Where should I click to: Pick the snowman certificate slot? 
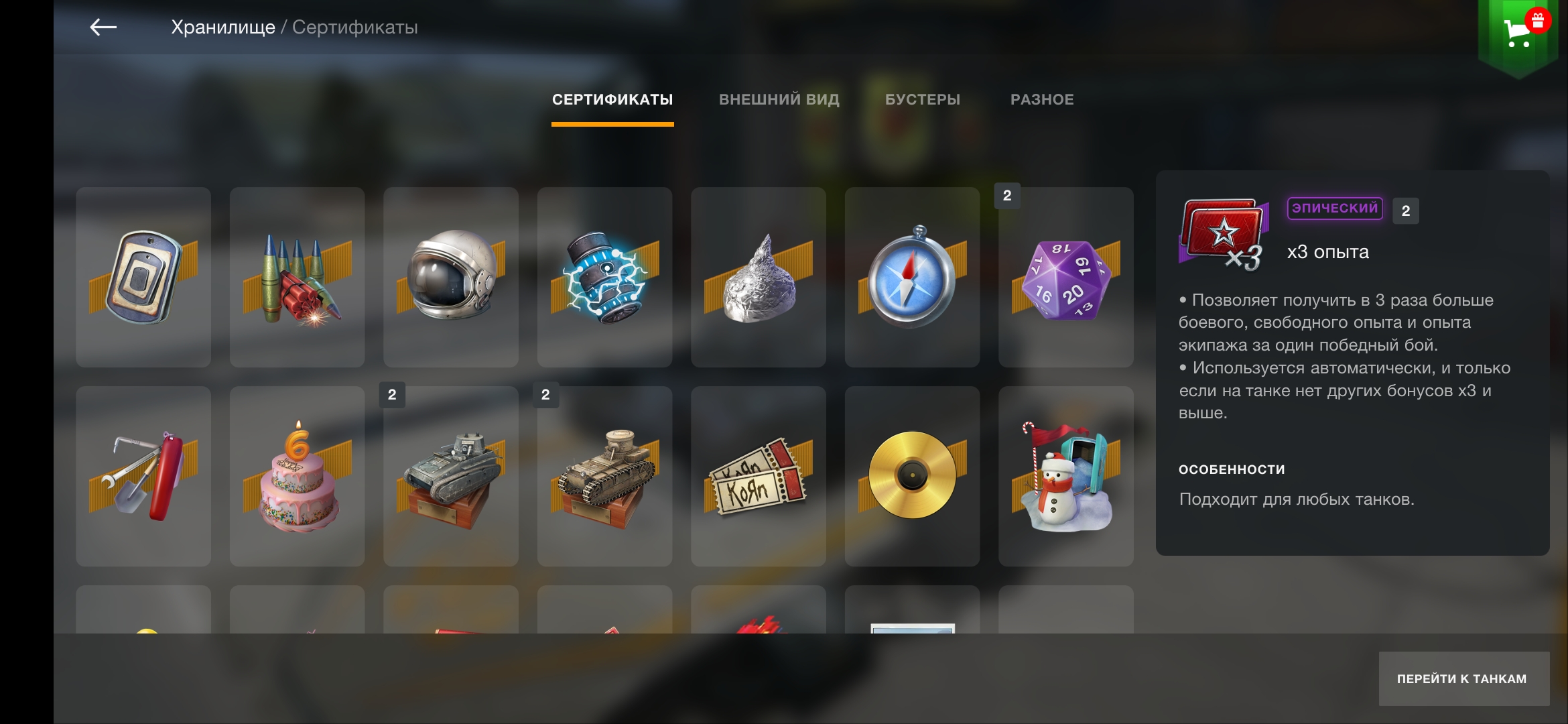(1066, 476)
